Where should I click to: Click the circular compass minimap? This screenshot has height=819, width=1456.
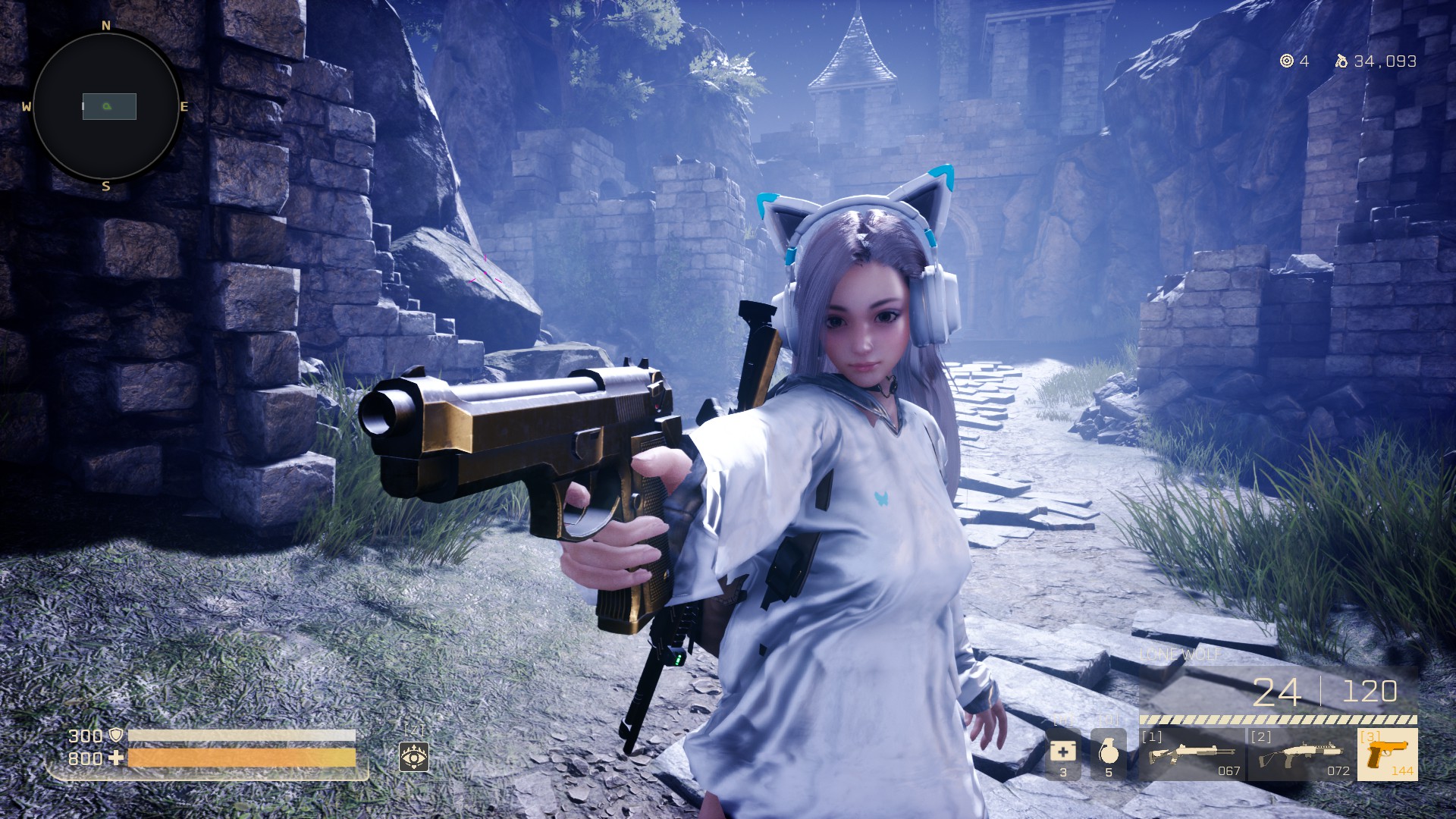(106, 106)
